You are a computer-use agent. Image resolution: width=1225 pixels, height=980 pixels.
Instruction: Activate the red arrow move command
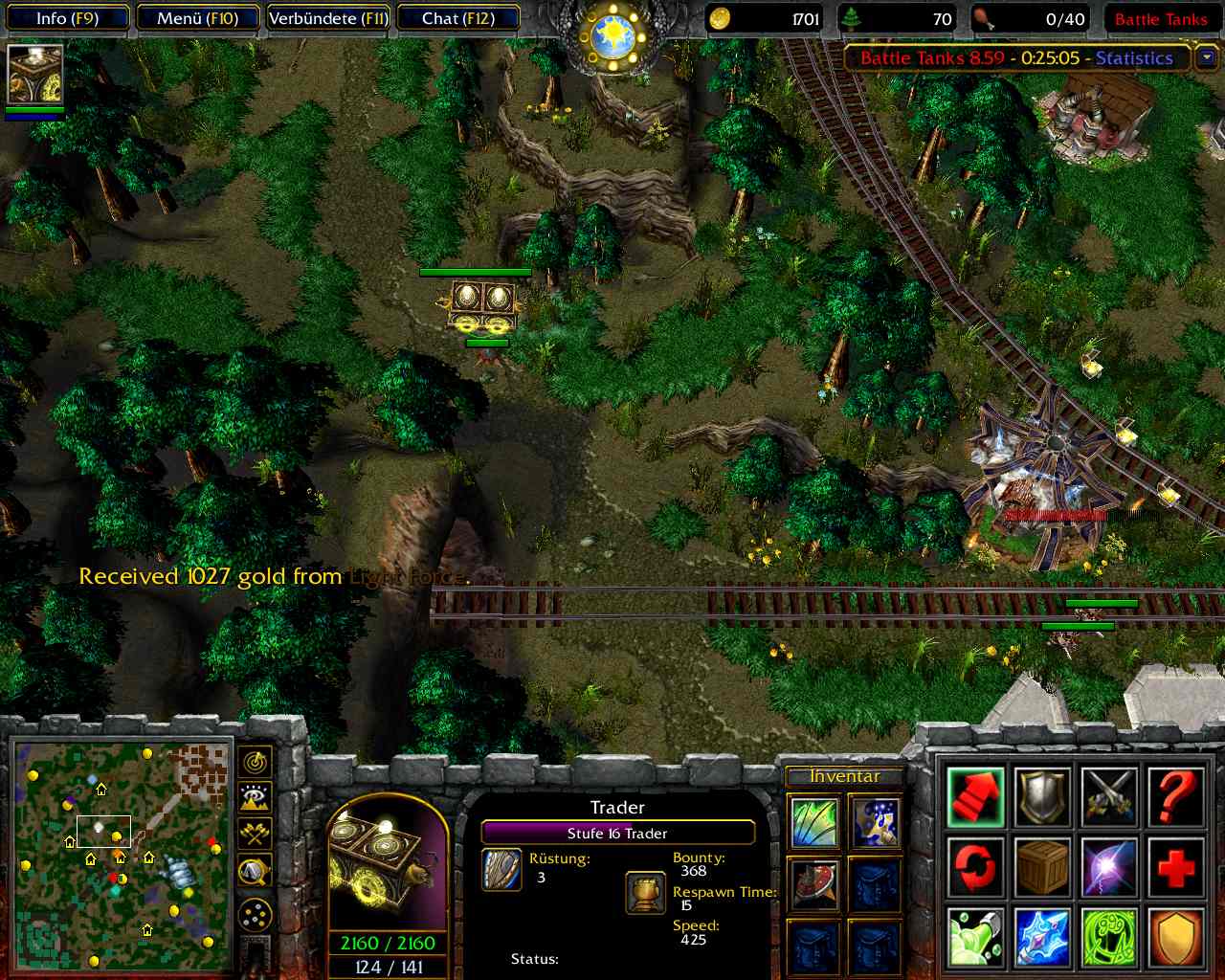[975, 796]
